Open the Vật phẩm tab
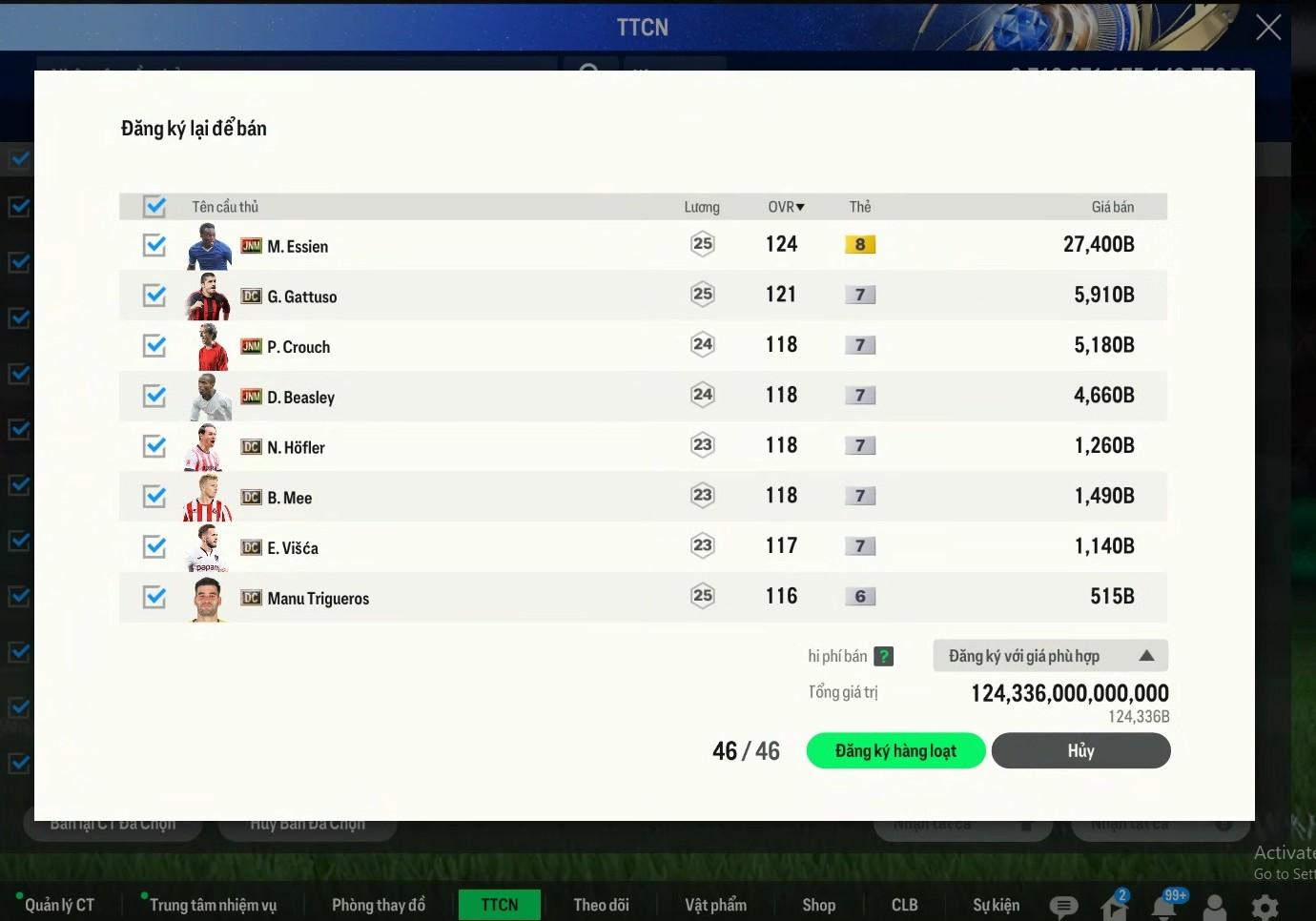 coord(715,905)
